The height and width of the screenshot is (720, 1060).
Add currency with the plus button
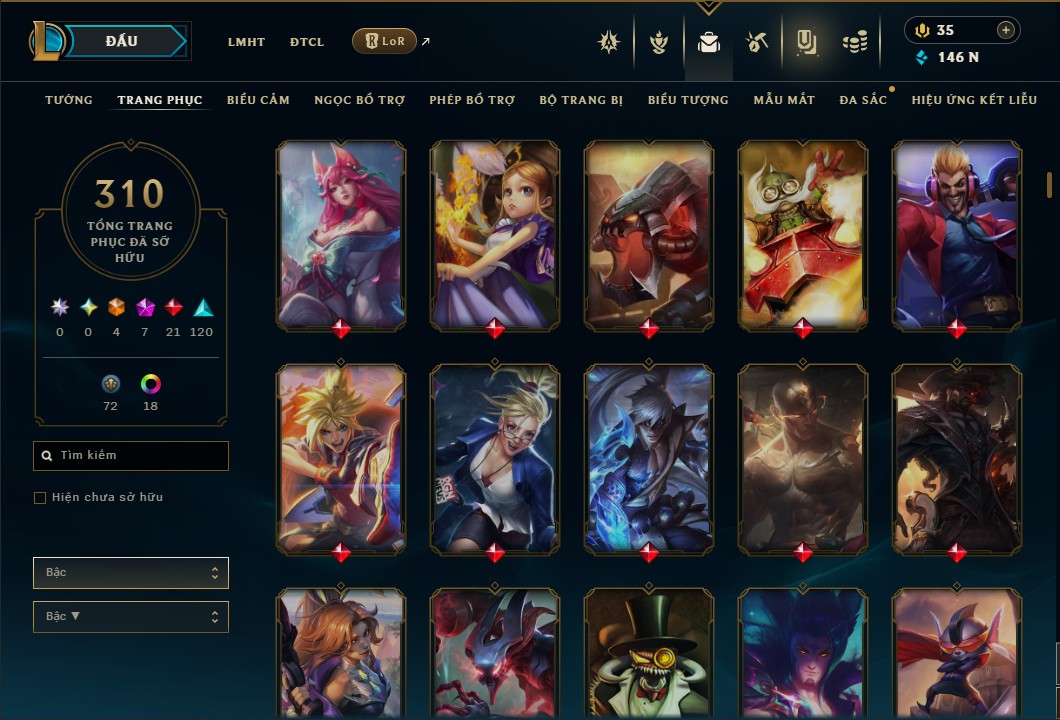[x=1005, y=30]
